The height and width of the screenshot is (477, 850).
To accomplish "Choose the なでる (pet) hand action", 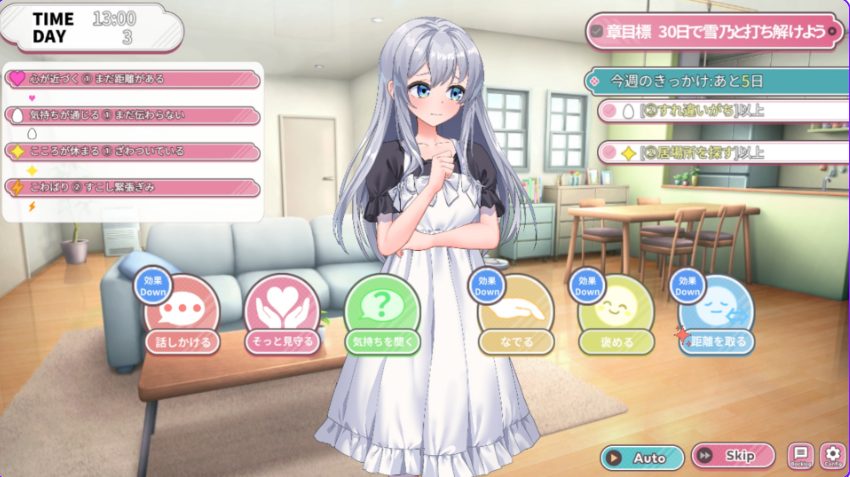I will point(516,317).
